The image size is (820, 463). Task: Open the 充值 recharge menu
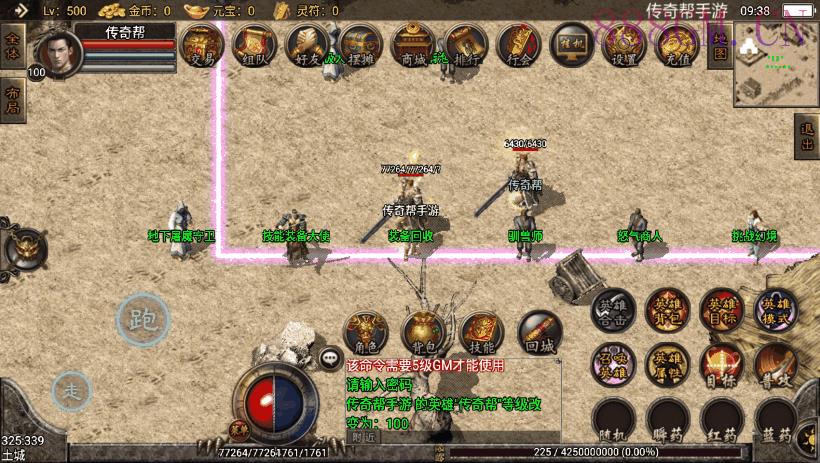point(677,45)
